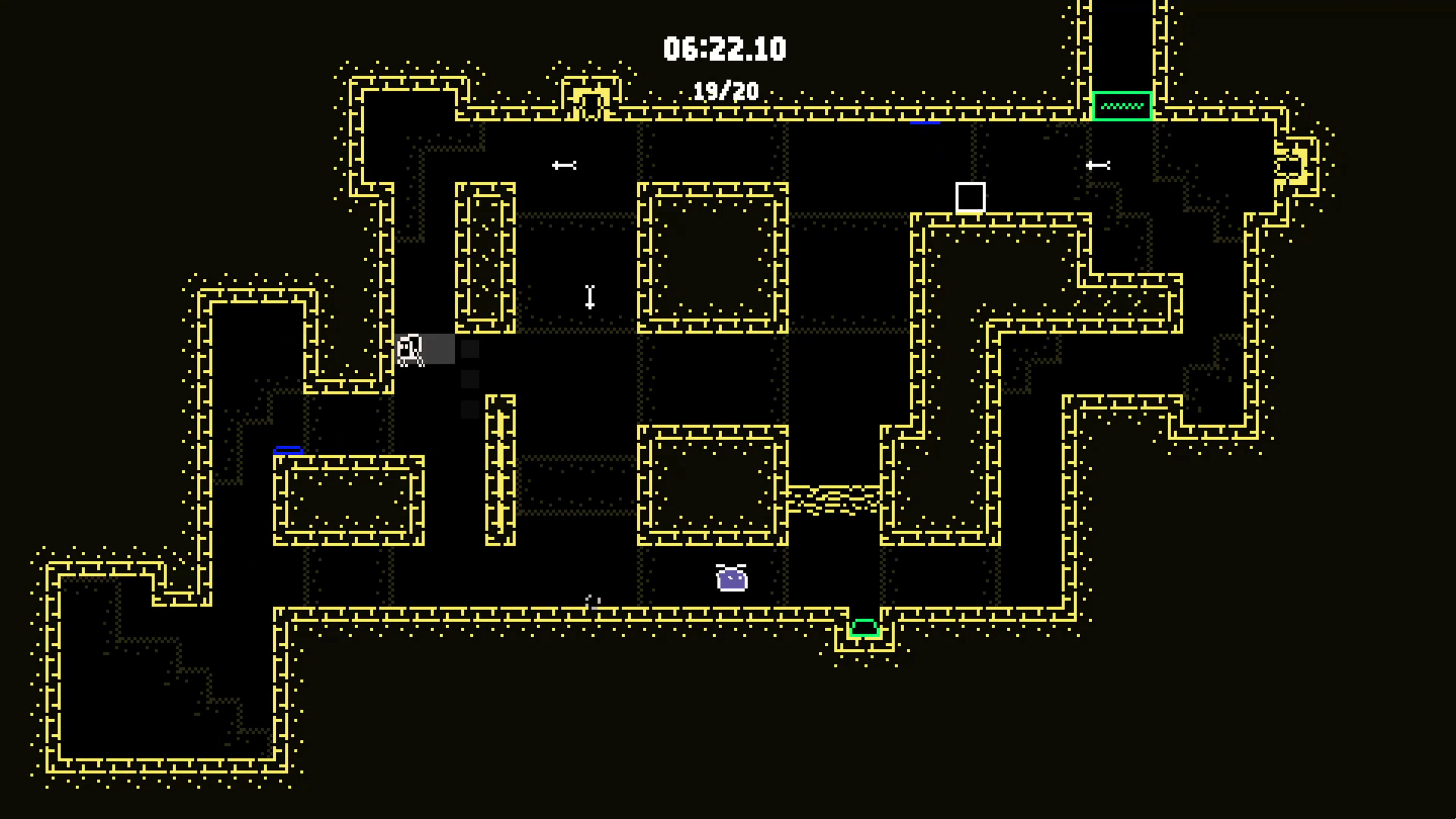This screenshot has height=819, width=1456.
Task: Click the left-pointing bone arrow near top center
Action: point(564,165)
